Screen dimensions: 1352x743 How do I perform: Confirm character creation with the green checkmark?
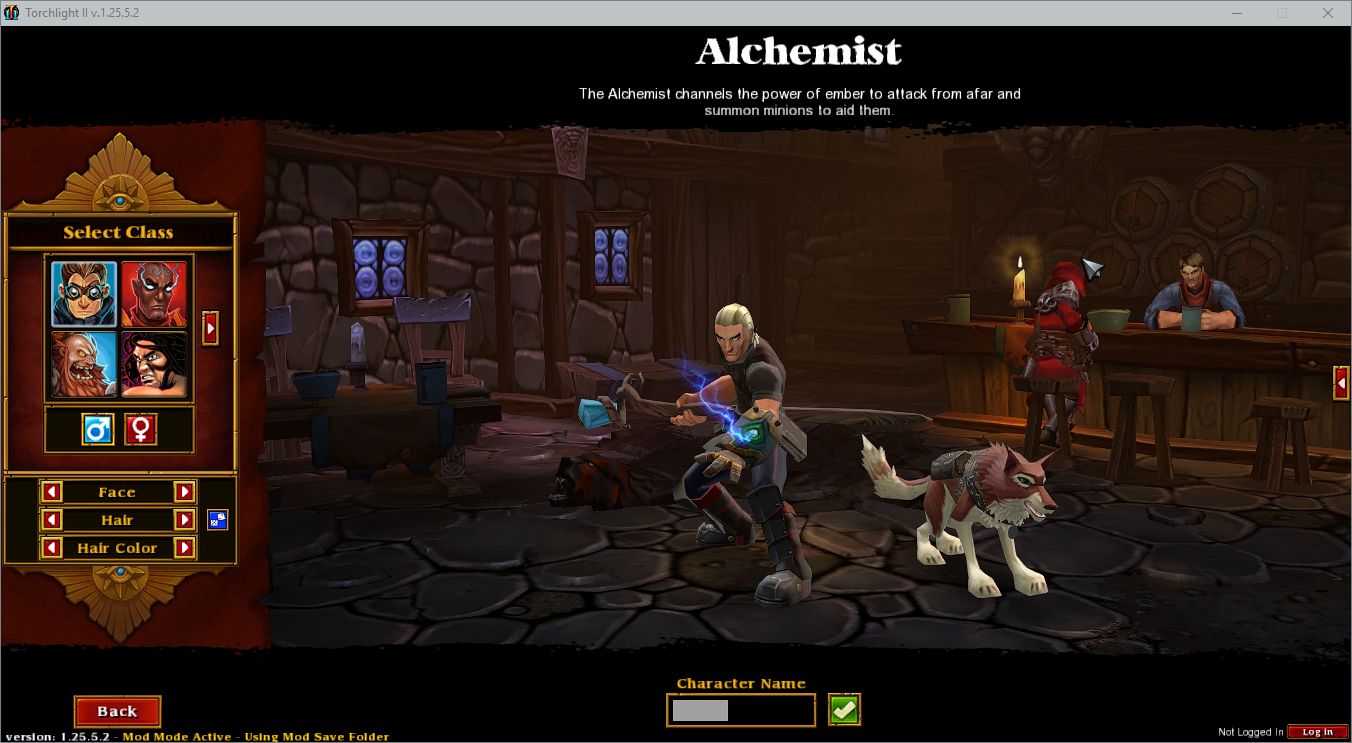(x=842, y=708)
